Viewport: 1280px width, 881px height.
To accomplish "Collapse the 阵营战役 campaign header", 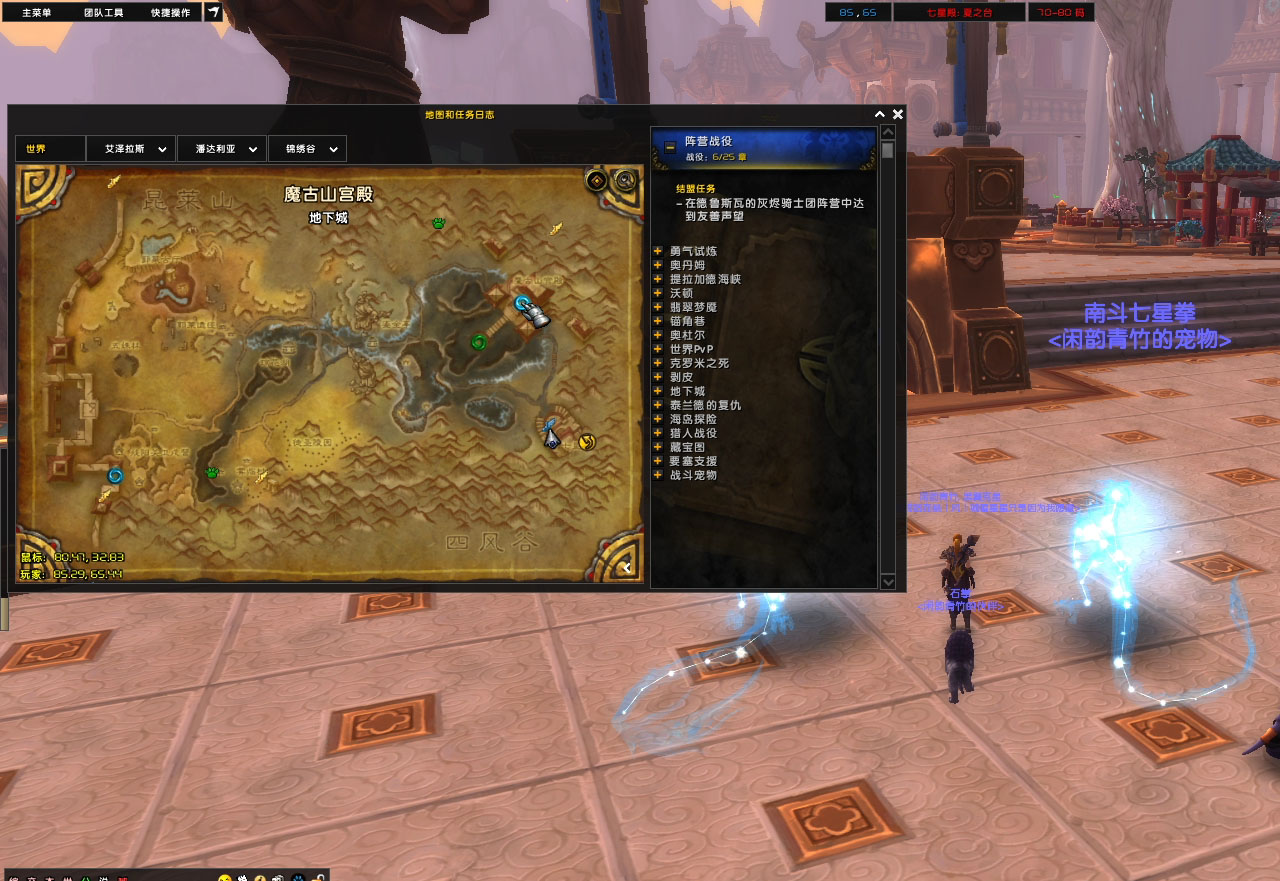I will point(669,147).
